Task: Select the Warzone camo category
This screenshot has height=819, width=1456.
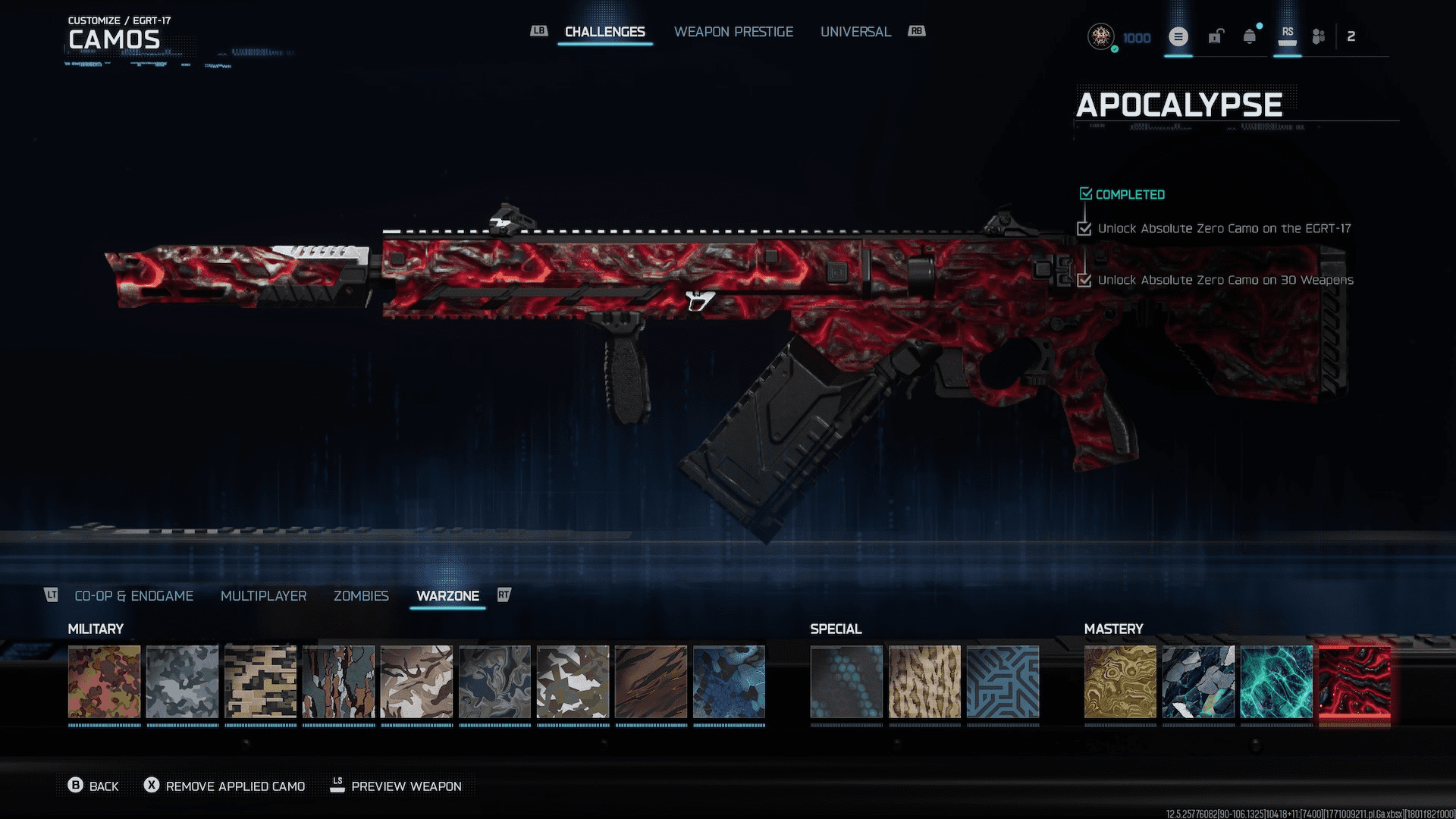Action: [x=447, y=596]
